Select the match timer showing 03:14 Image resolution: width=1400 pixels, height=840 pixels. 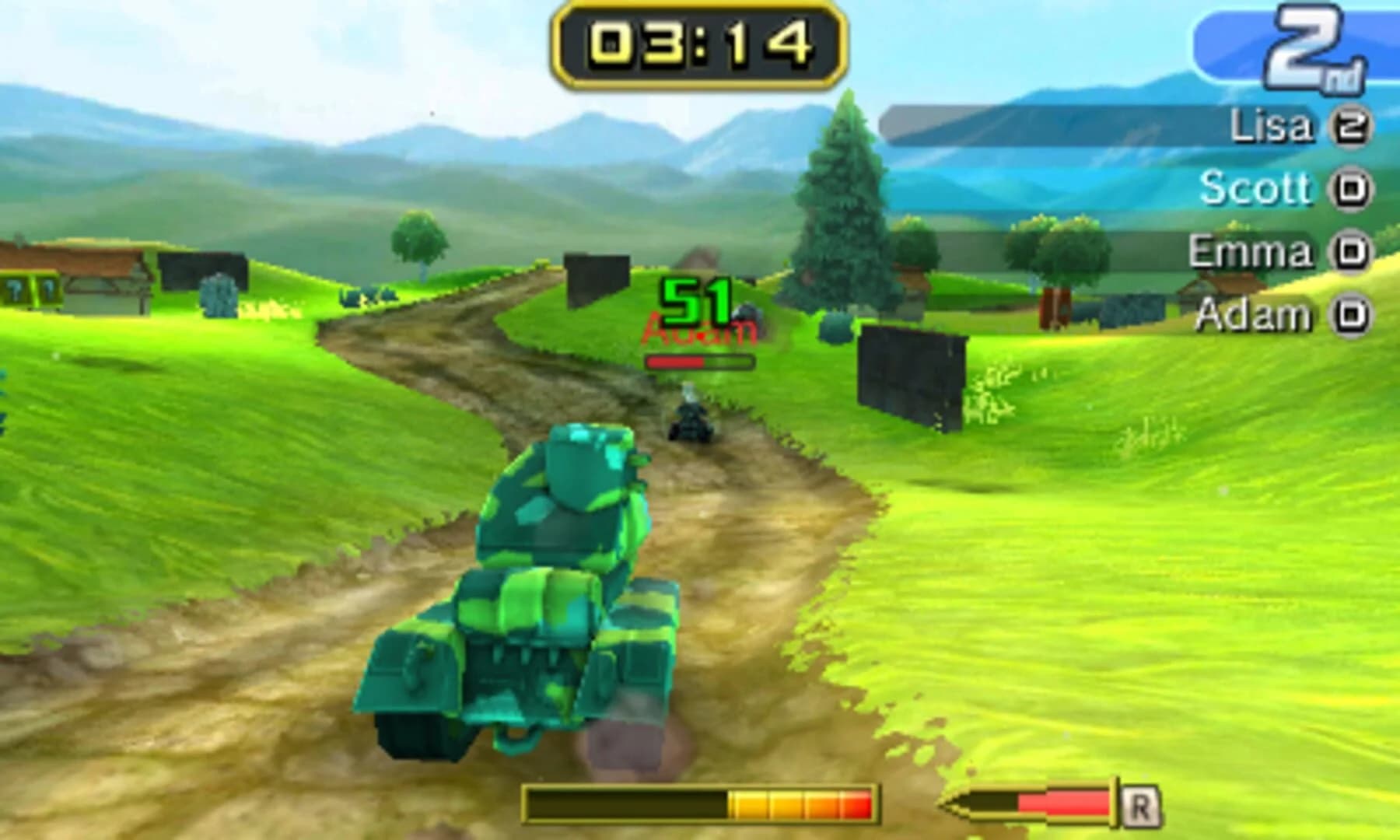click(698, 43)
